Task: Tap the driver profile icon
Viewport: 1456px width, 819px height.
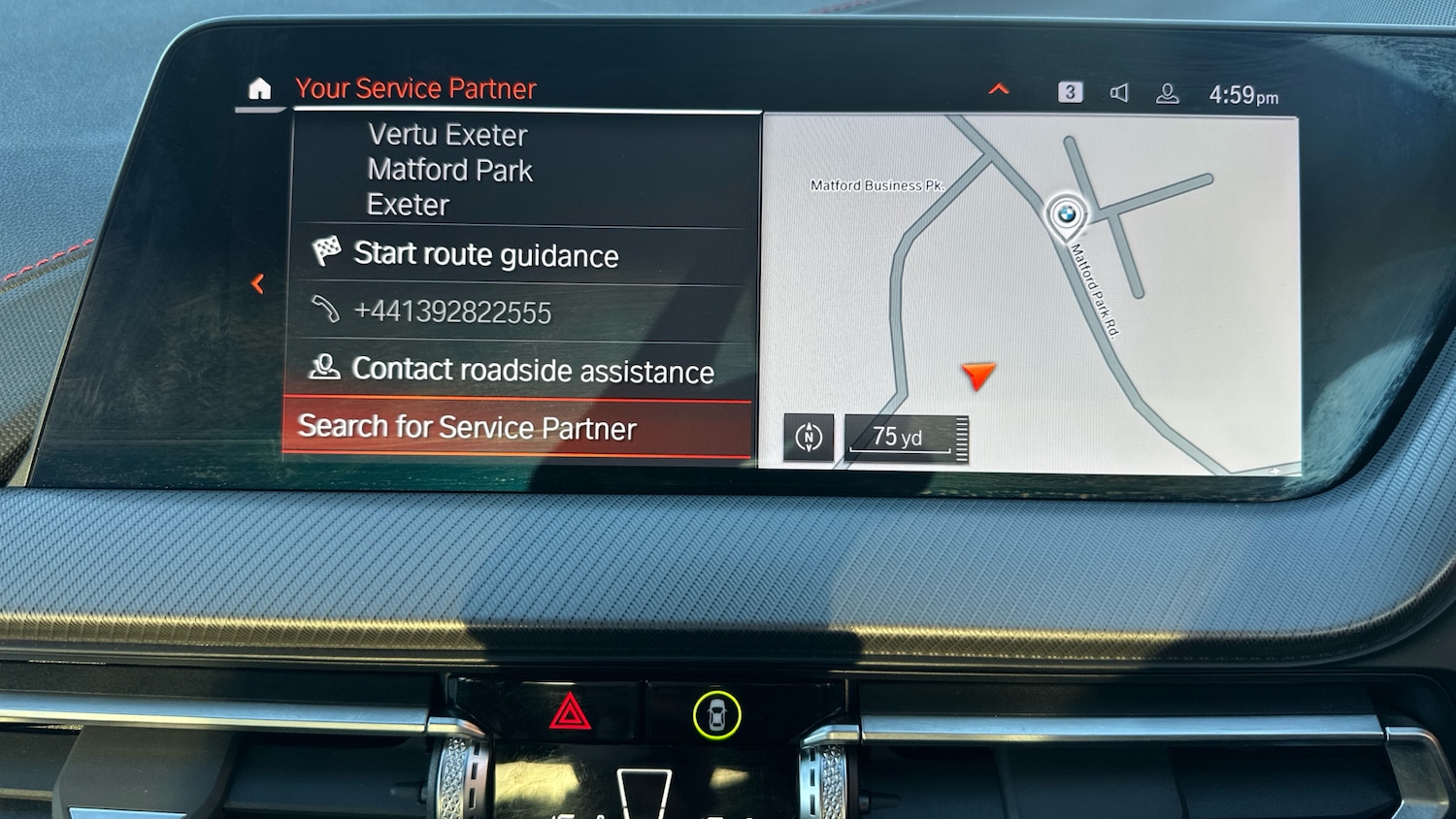Action: 1168,93
